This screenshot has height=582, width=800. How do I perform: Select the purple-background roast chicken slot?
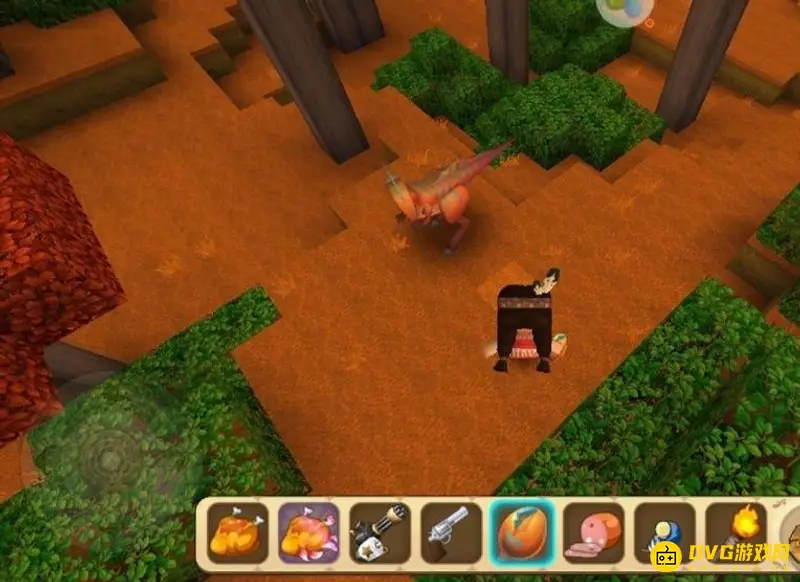[308, 532]
